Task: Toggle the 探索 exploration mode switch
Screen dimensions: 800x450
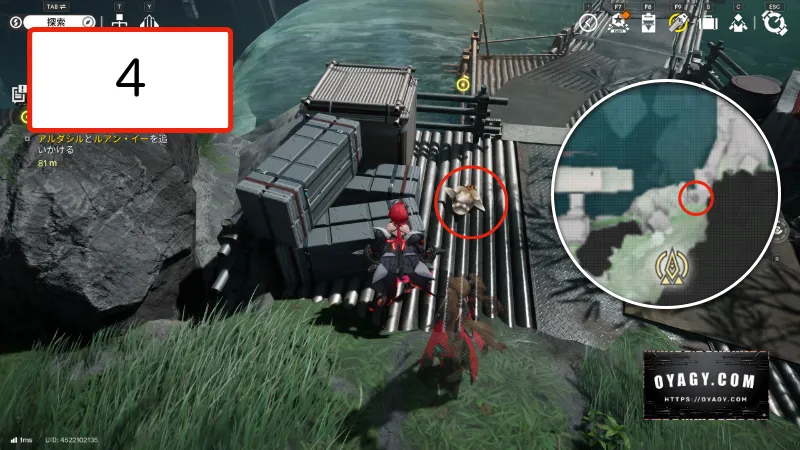Action: [x=54, y=20]
